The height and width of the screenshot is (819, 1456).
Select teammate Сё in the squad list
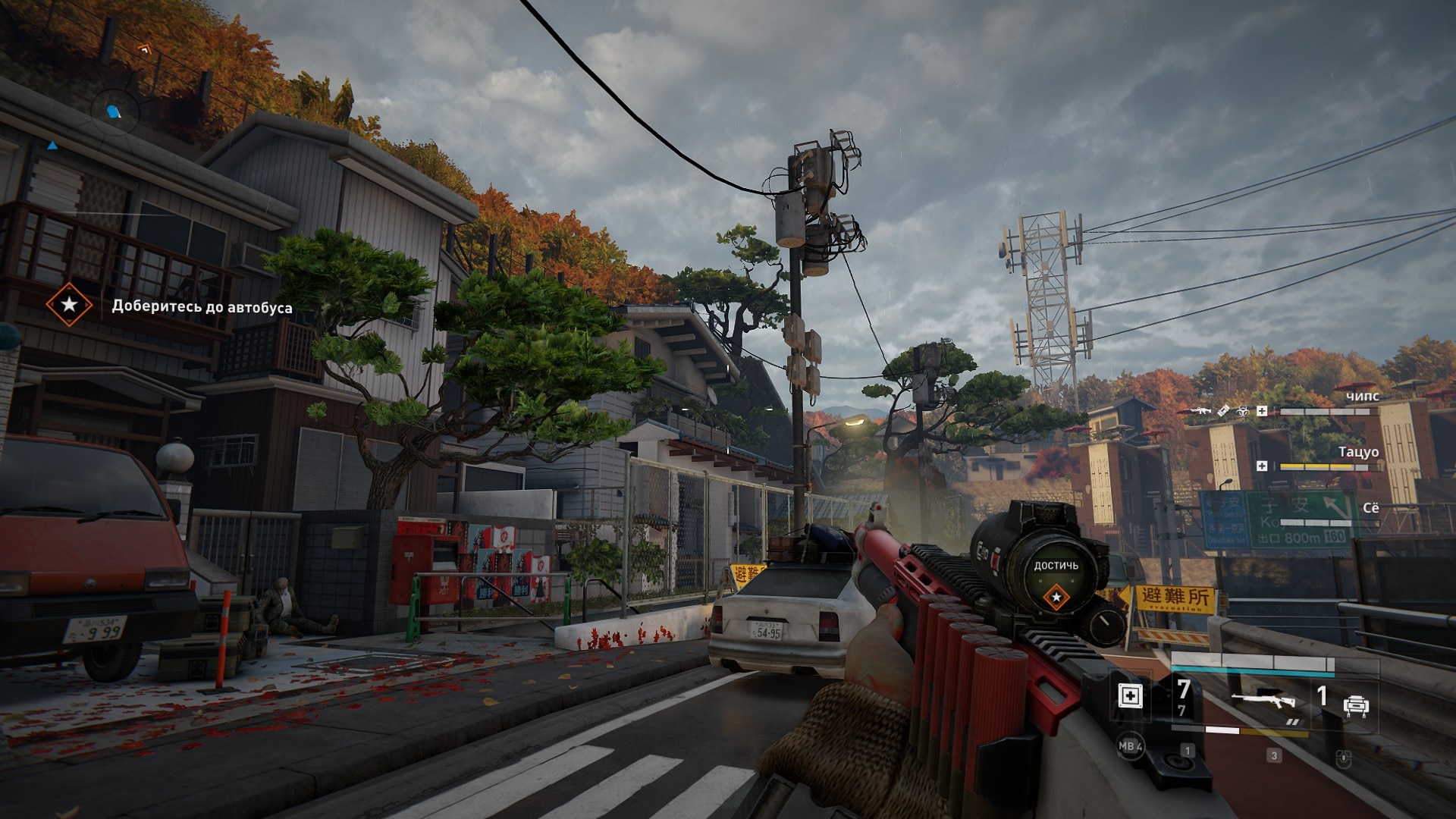coord(1370,508)
